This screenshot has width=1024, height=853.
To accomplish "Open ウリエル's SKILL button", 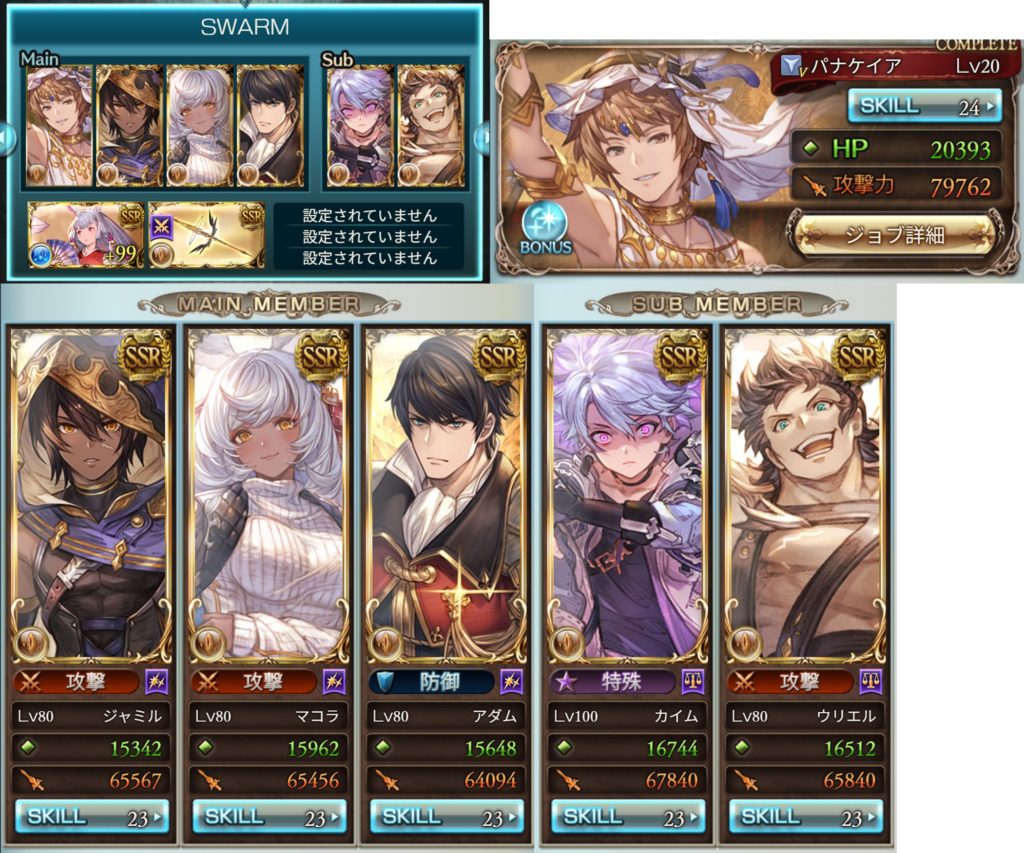I will (805, 816).
